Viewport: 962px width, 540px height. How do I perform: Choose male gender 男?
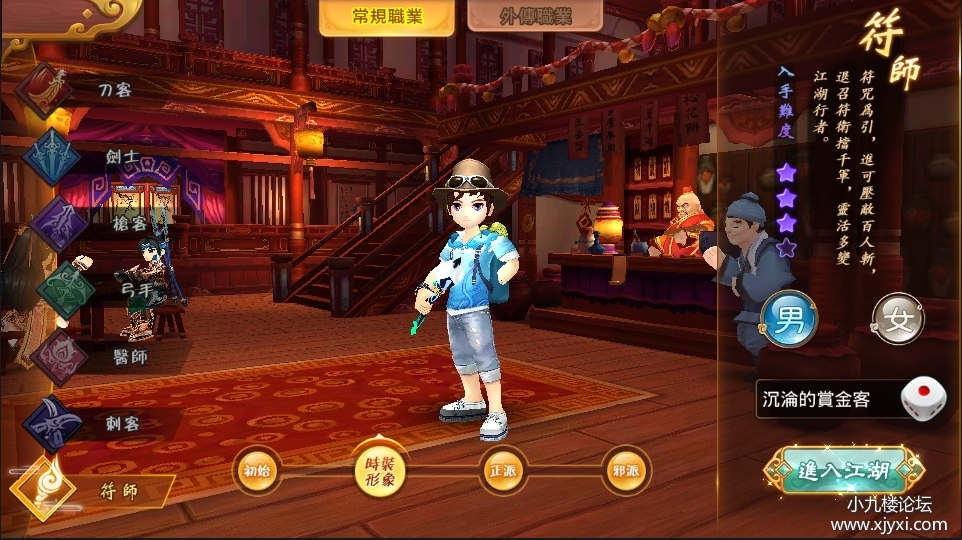point(789,322)
